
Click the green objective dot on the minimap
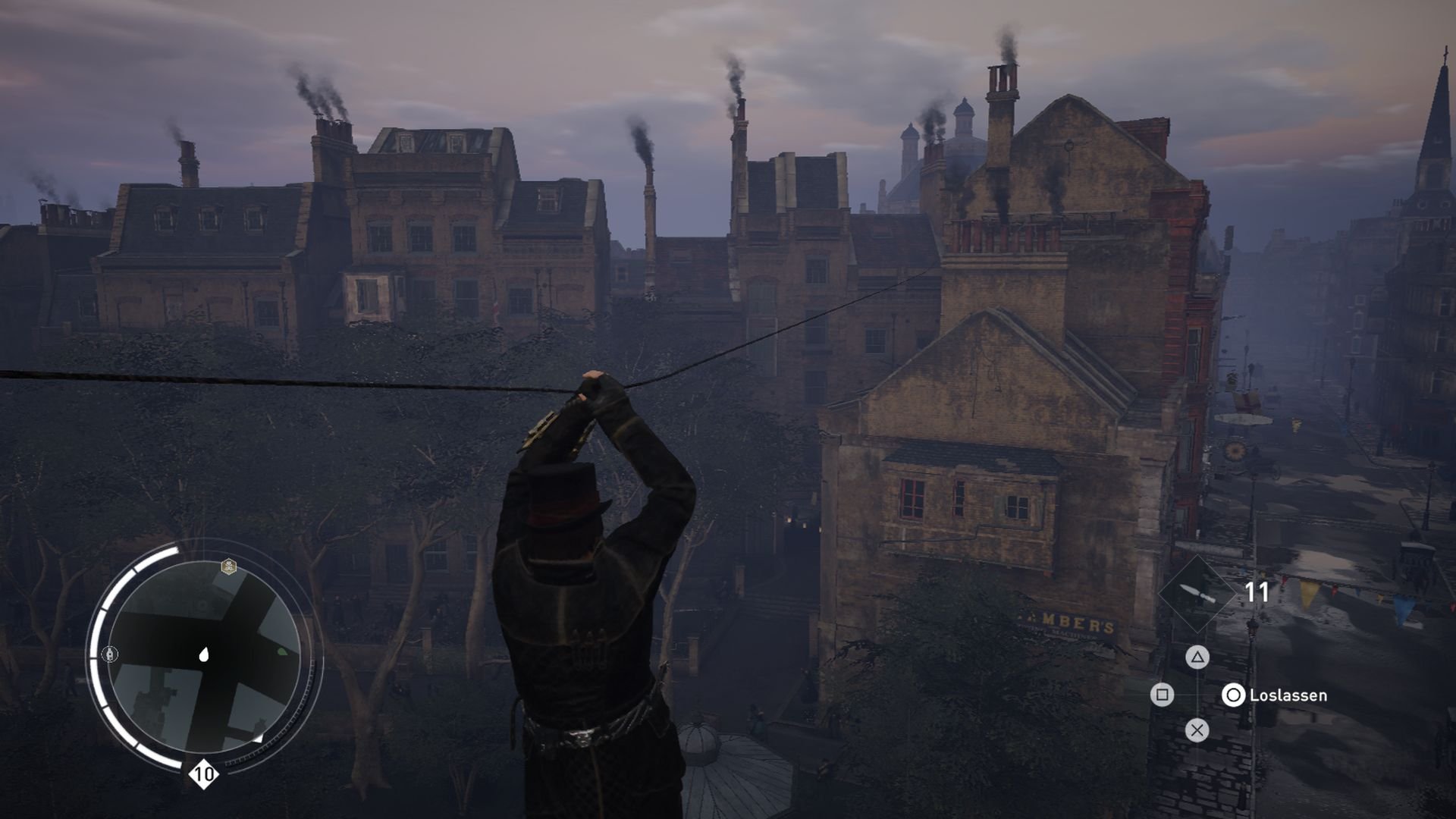pyautogui.click(x=283, y=652)
